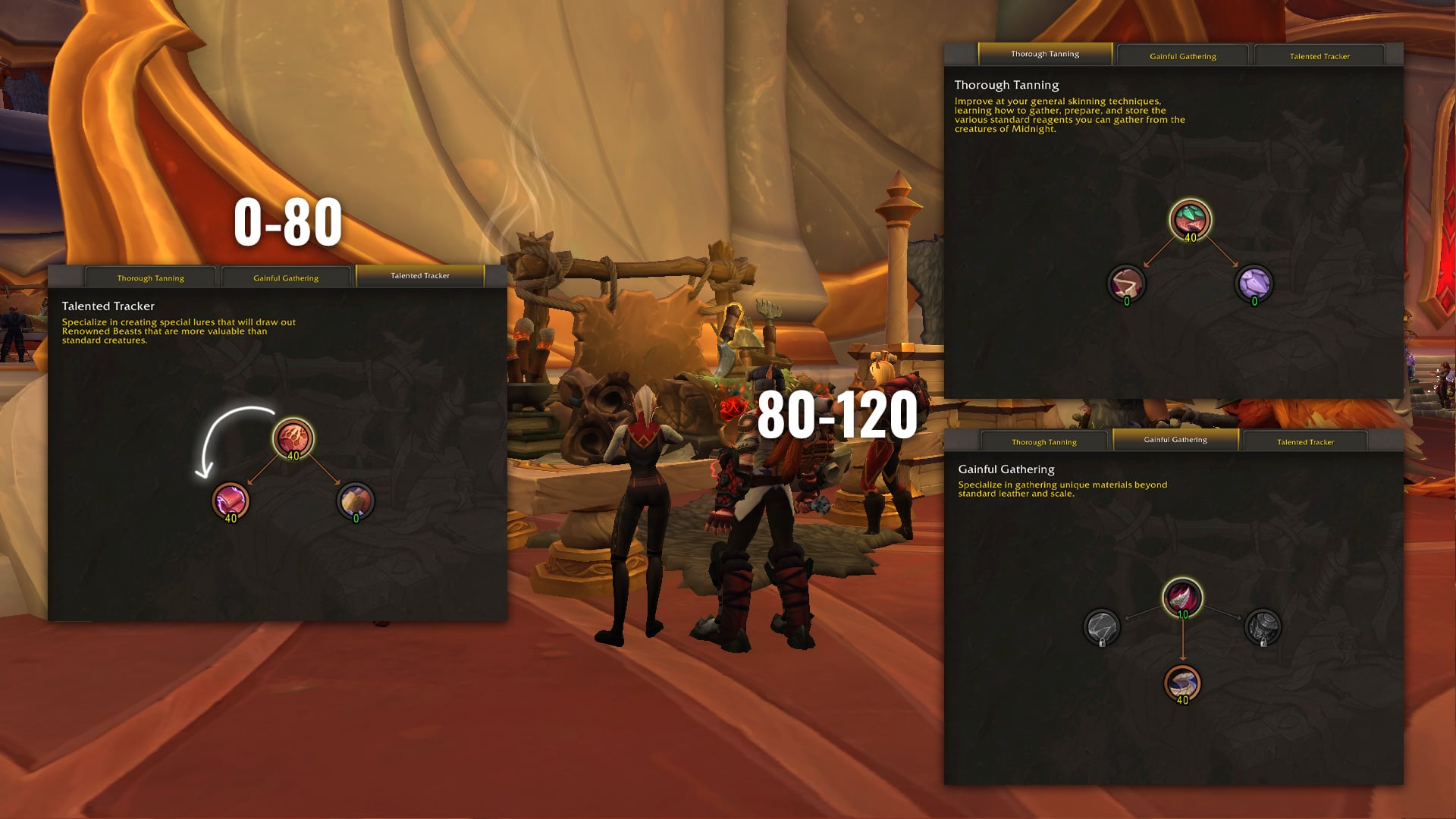The height and width of the screenshot is (819, 1456).
Task: Select the Gainful Gathering root node with 10 points
Action: point(1182,598)
